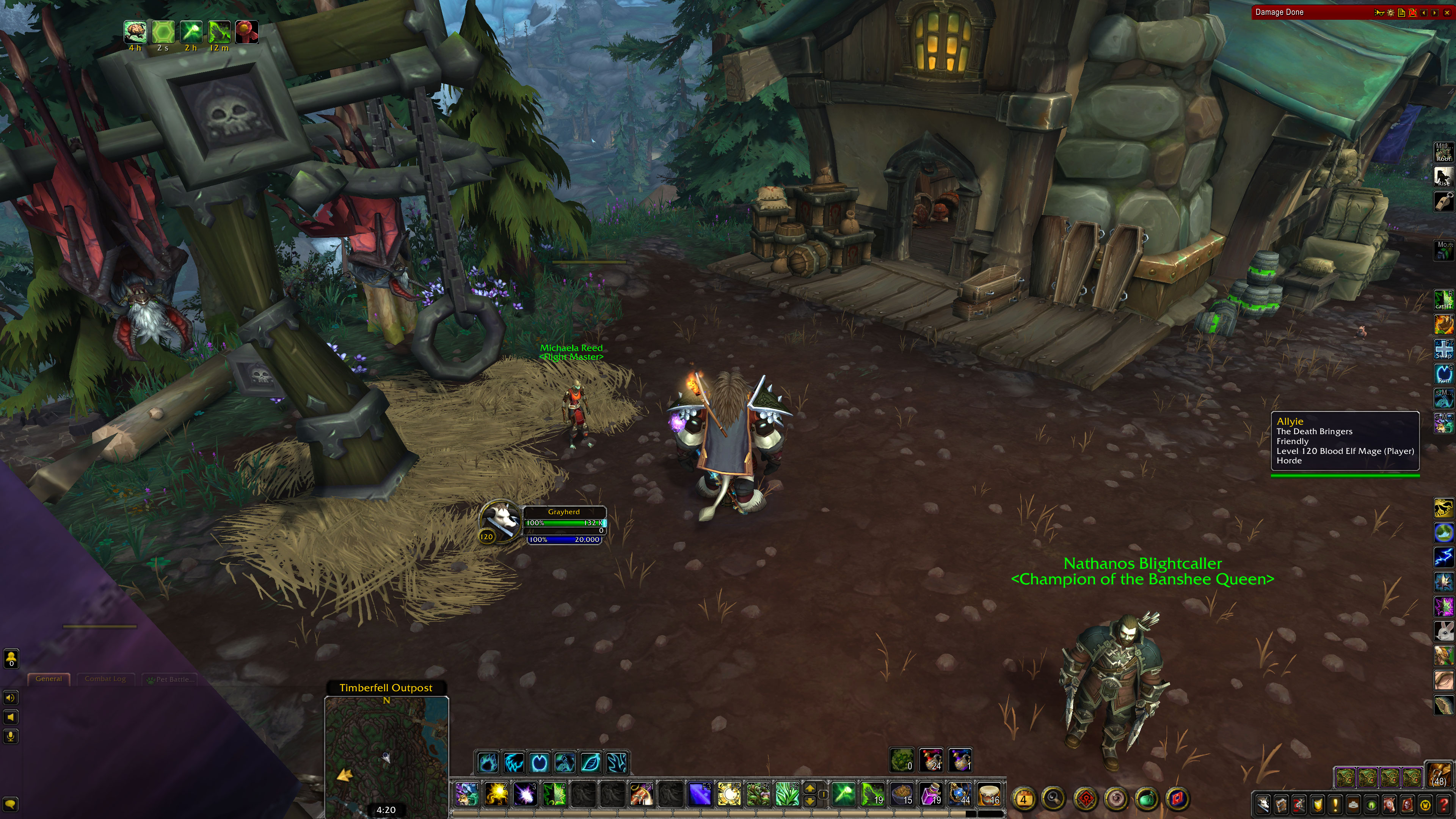
Task: Toggle the voice chat microphone button
Action: 11,736
